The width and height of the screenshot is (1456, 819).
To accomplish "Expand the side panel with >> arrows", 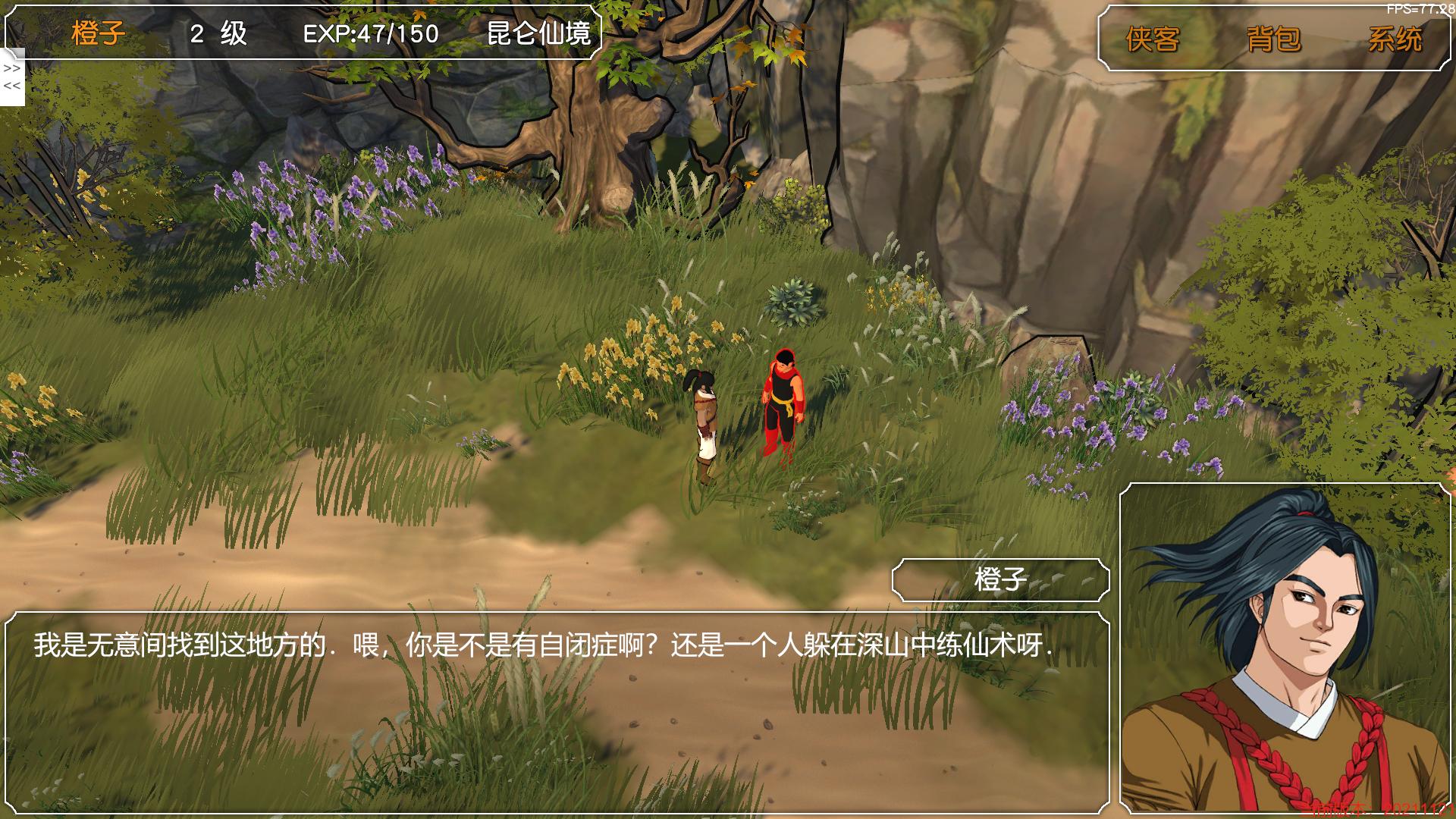I will (12, 68).
